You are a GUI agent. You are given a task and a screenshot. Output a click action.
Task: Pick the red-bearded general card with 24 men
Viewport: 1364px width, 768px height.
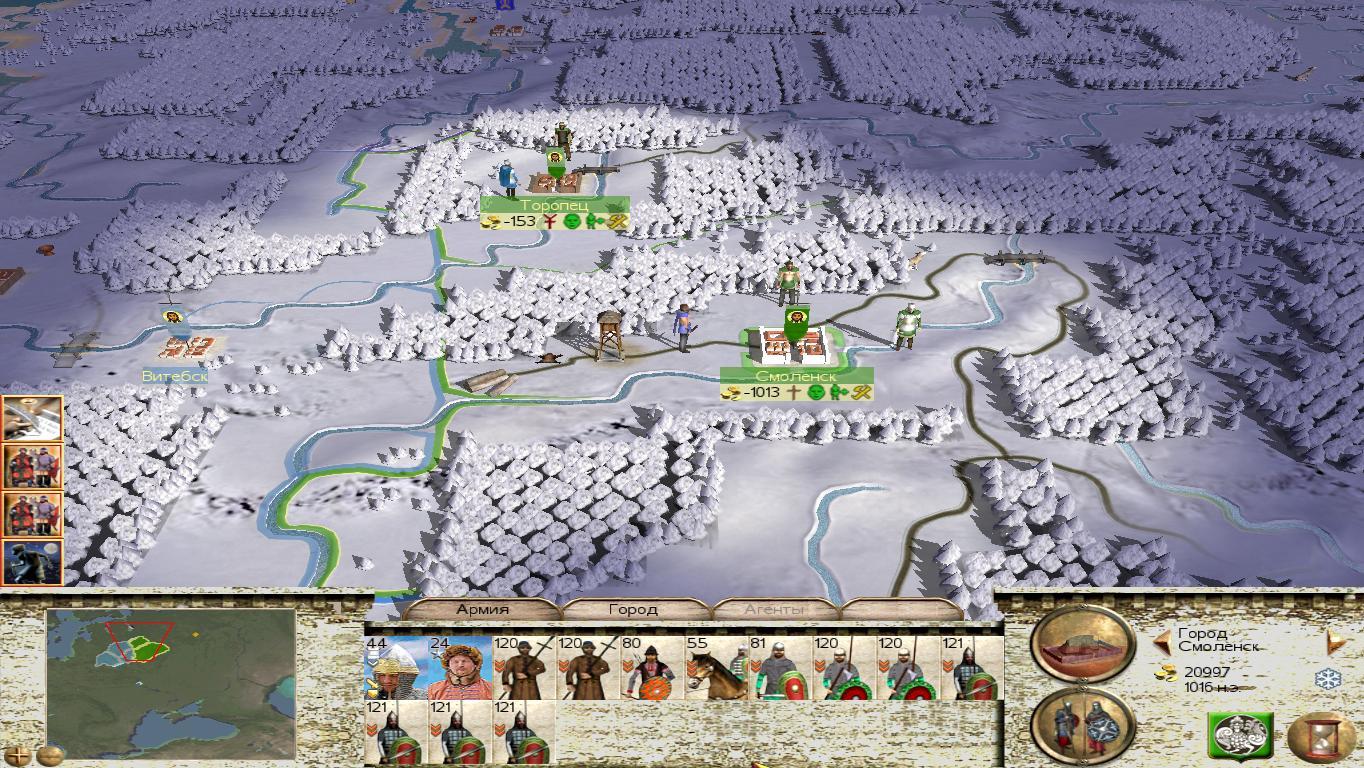(459, 668)
